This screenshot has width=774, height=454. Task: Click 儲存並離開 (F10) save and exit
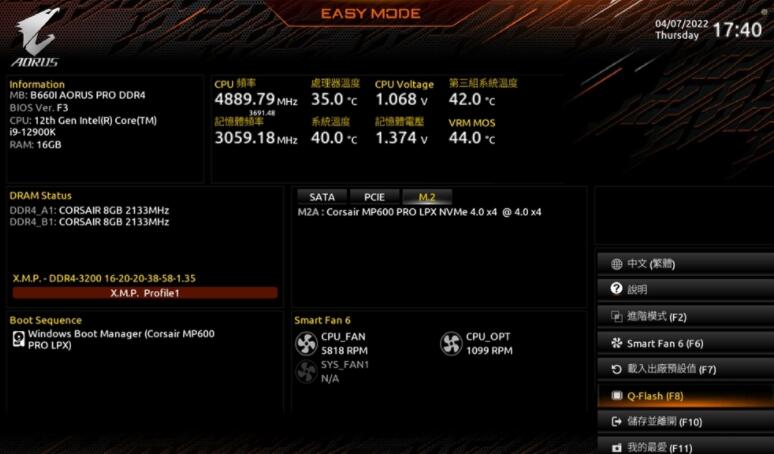point(684,422)
